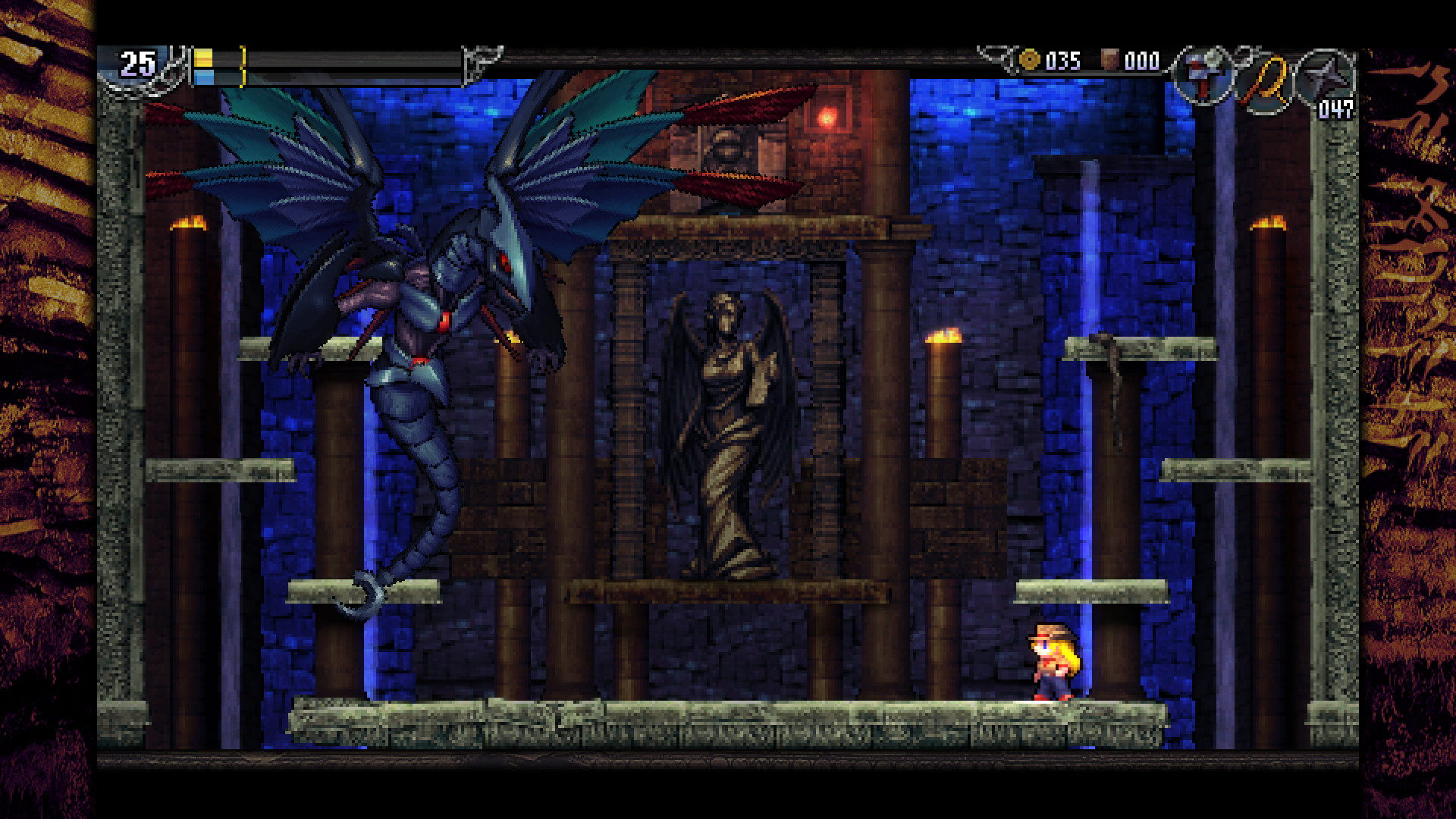Click the yellow marker on the health bar
1456x819 pixels.
(x=243, y=64)
